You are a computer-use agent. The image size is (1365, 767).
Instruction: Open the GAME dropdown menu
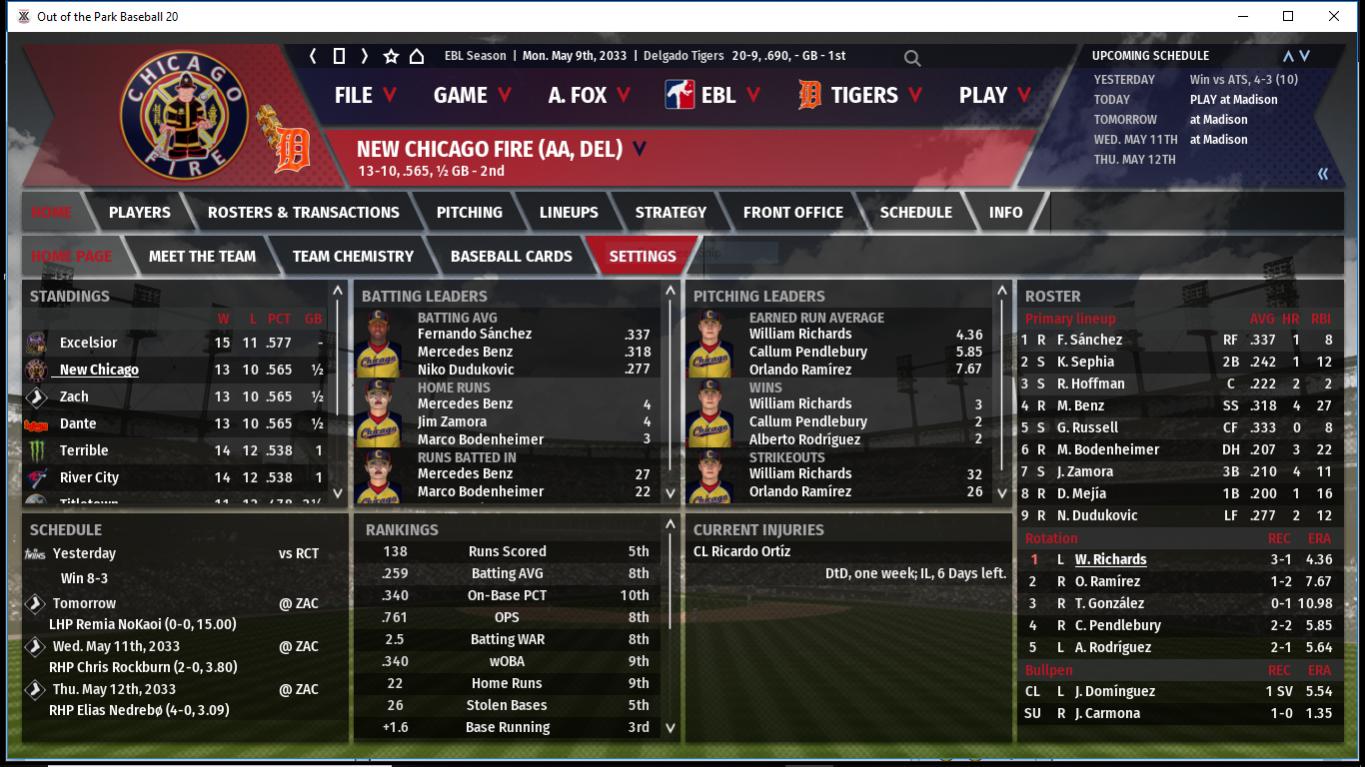(472, 95)
